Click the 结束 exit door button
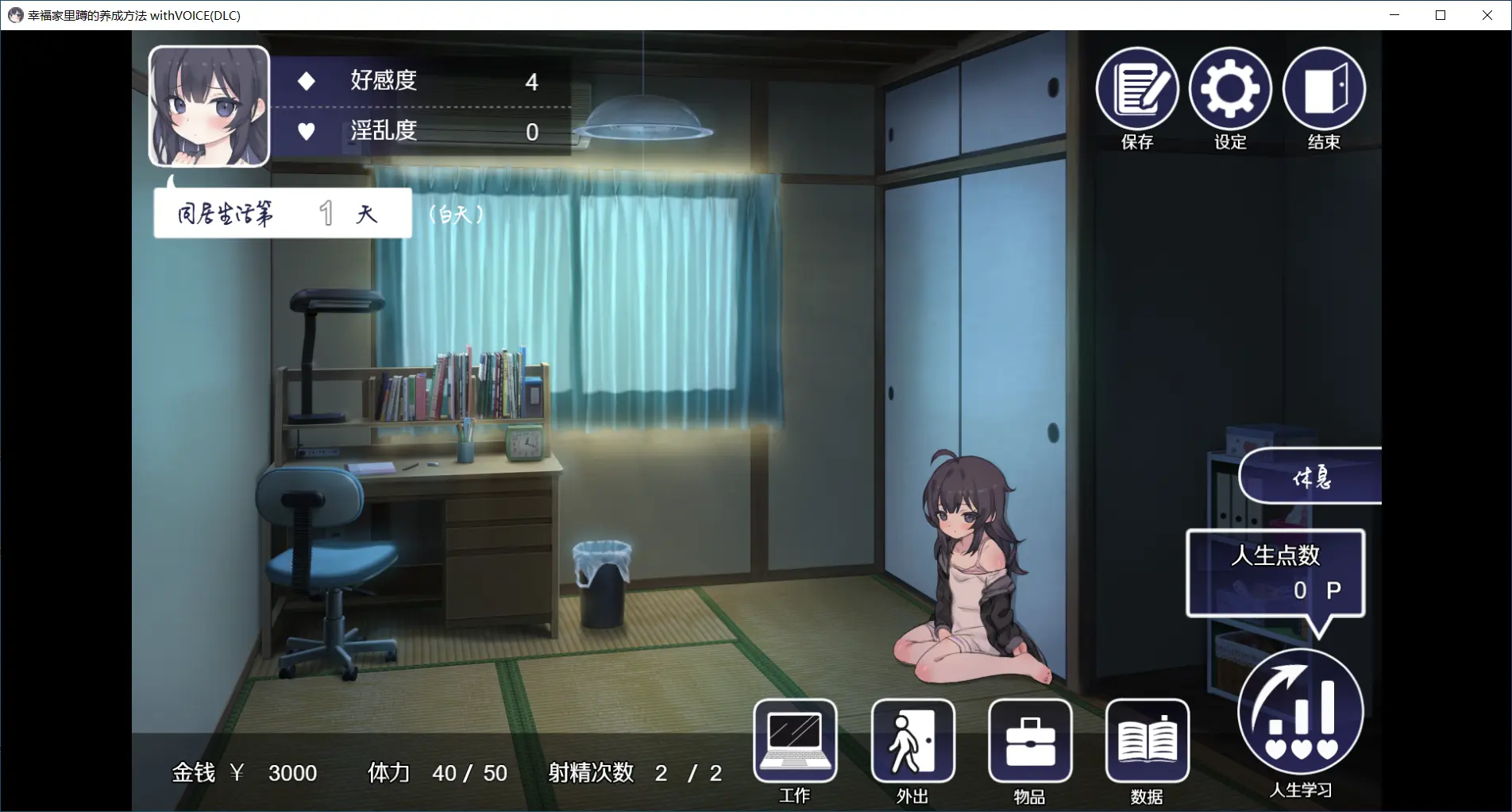Image resolution: width=1512 pixels, height=812 pixels. [1324, 89]
